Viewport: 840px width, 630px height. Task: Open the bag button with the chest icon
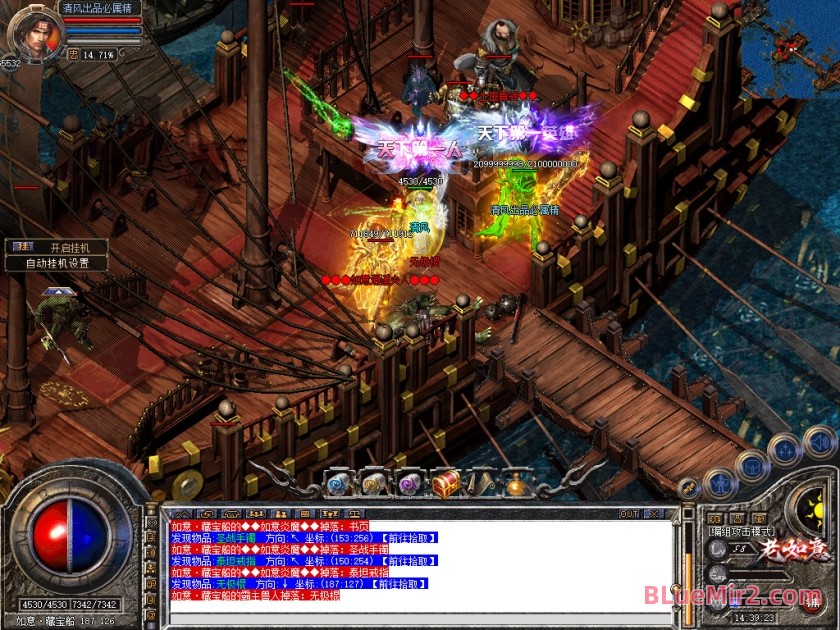coord(752,465)
